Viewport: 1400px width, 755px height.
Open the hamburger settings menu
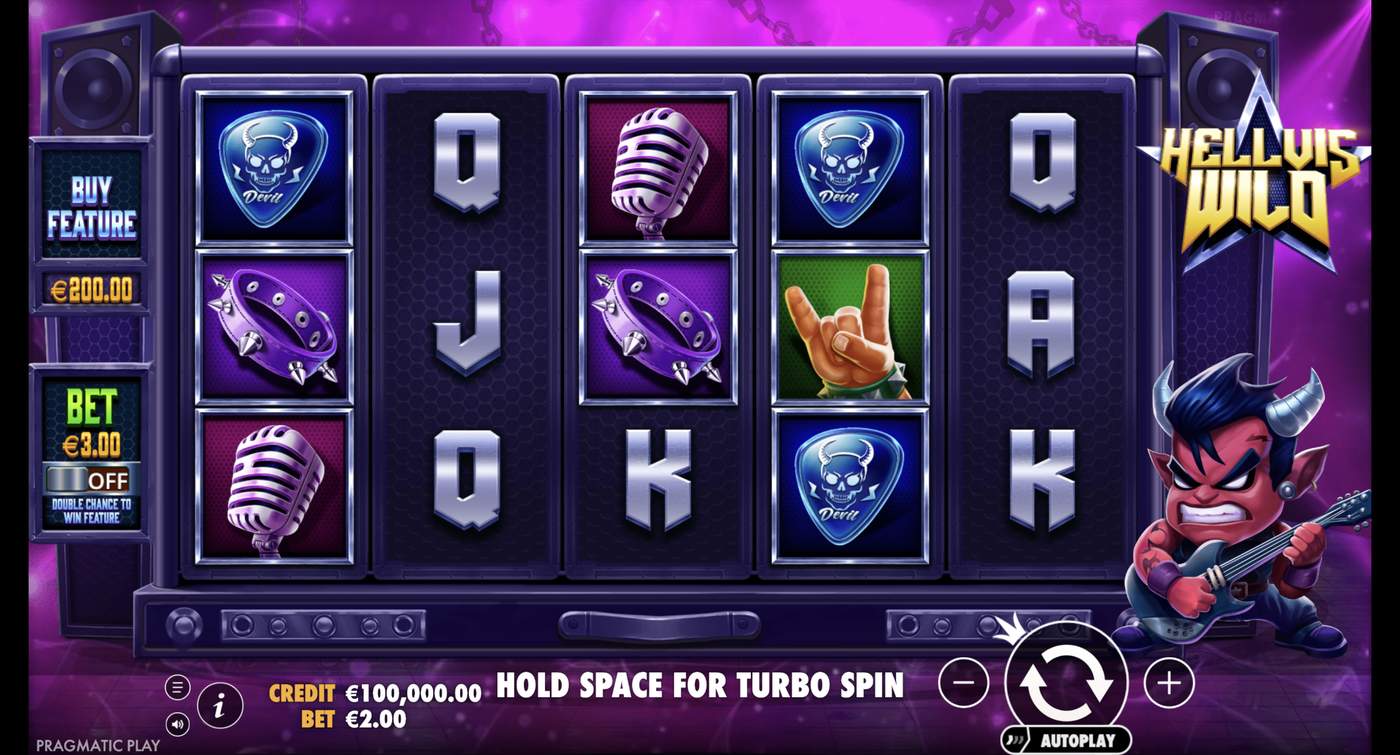coord(178,686)
